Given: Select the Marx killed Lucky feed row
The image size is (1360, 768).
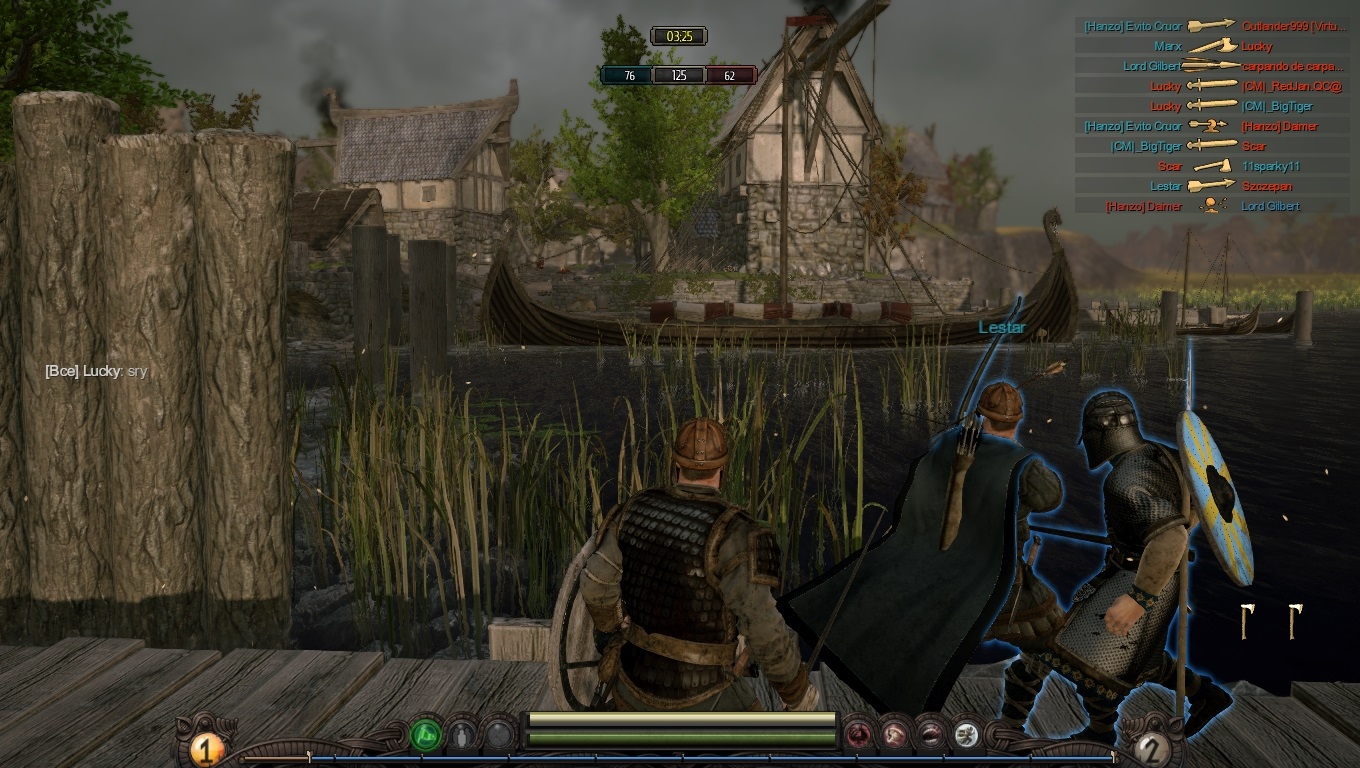Looking at the screenshot, I should (x=1213, y=46).
